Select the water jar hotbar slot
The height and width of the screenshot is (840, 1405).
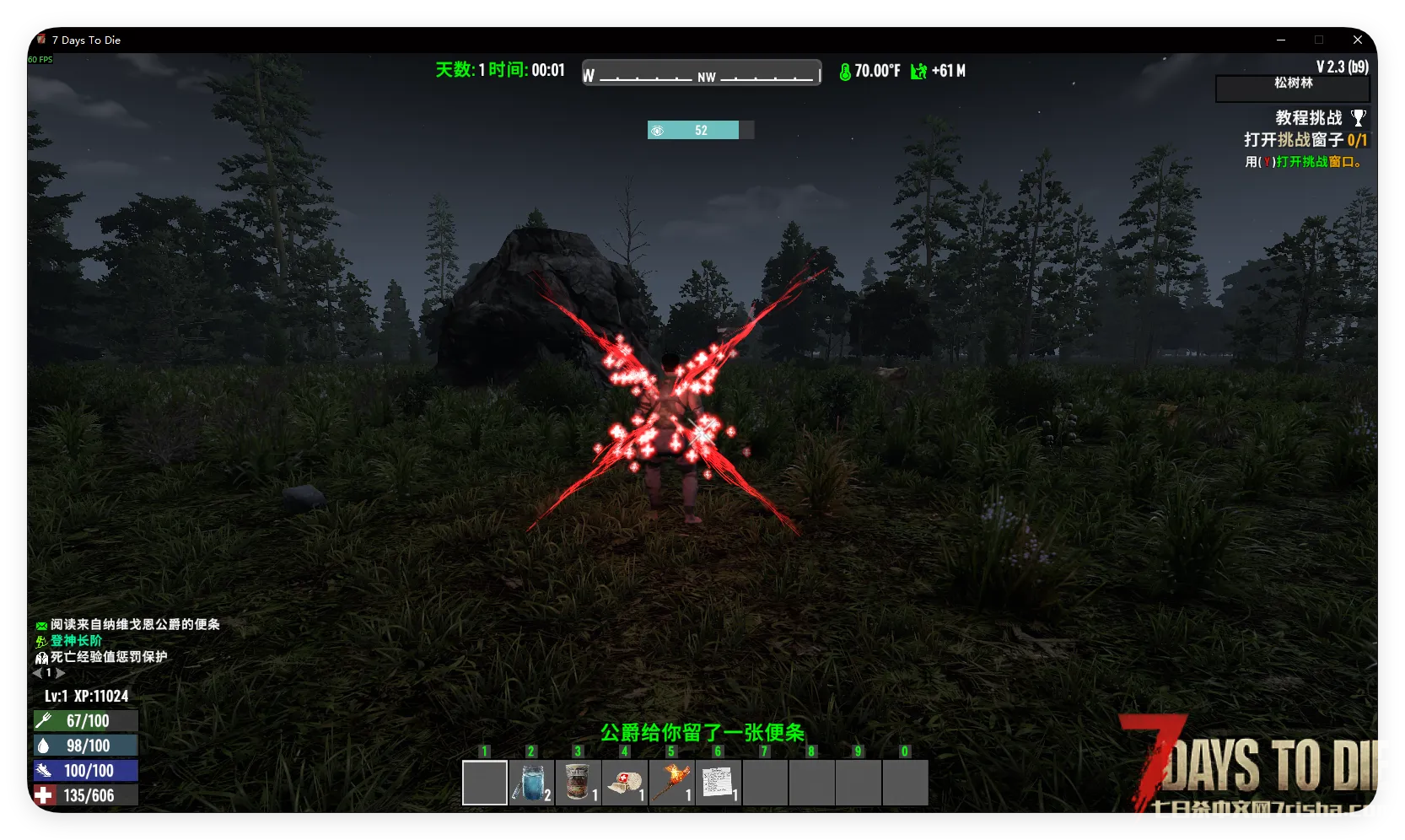click(531, 783)
